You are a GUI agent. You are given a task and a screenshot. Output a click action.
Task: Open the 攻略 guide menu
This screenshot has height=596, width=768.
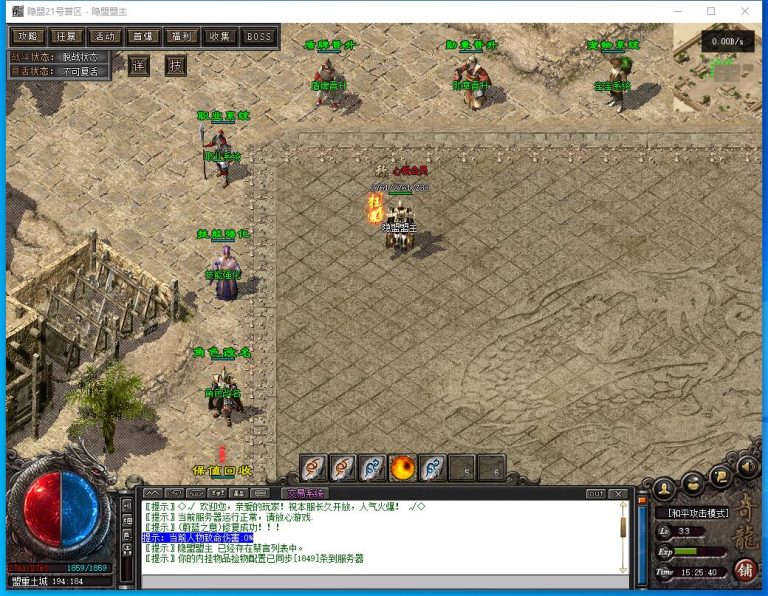pos(27,37)
